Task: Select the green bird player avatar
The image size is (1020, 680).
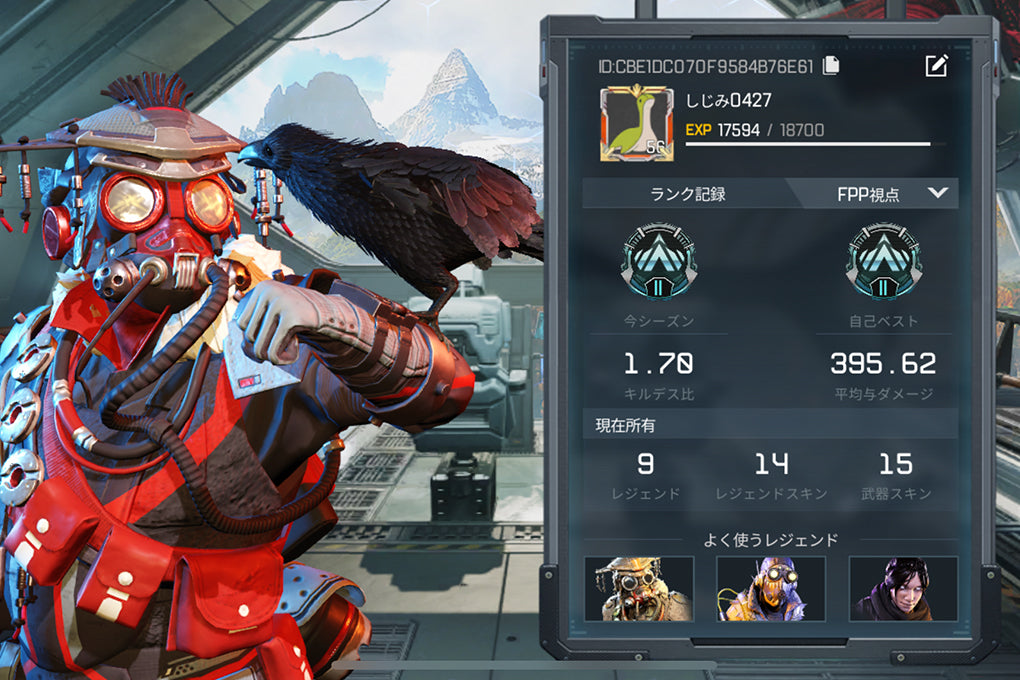Action: click(x=636, y=124)
